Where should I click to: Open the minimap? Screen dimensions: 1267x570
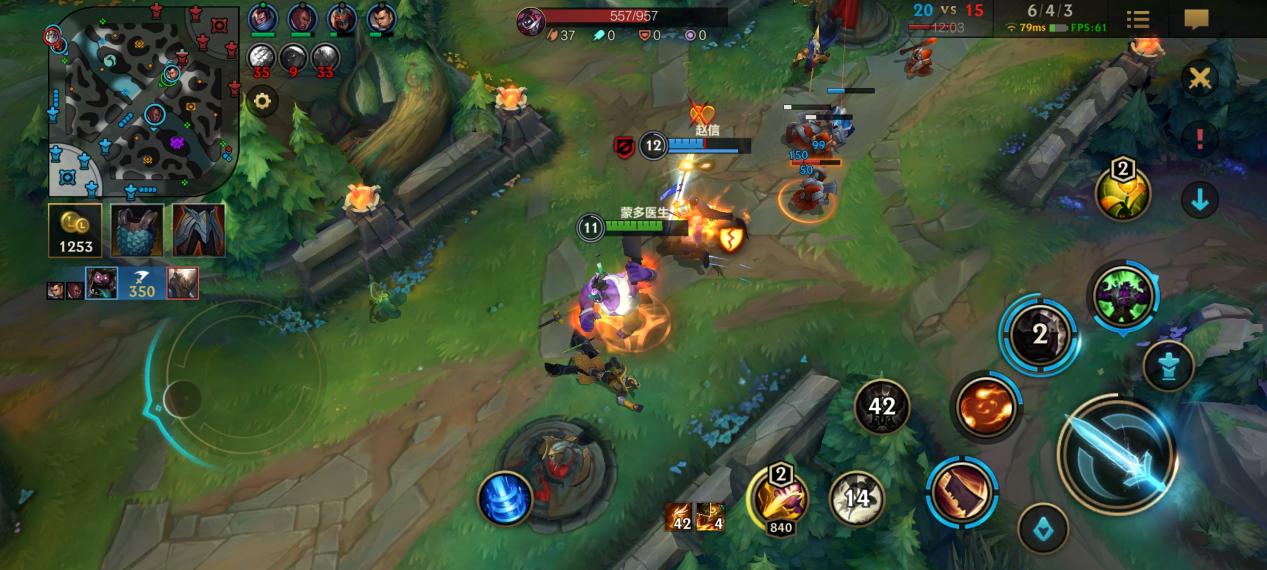(142, 100)
